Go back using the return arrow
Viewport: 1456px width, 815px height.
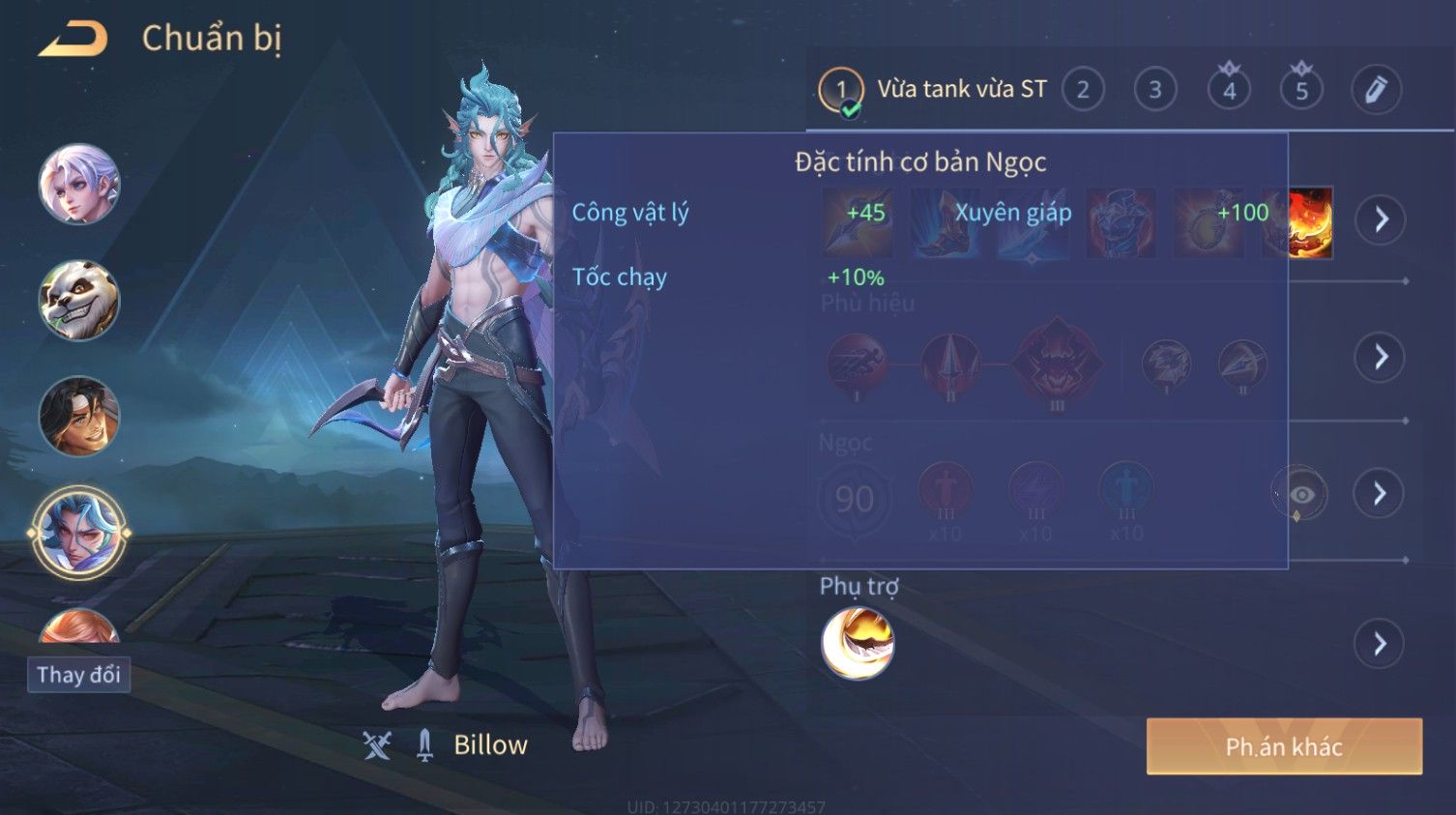tap(73, 39)
